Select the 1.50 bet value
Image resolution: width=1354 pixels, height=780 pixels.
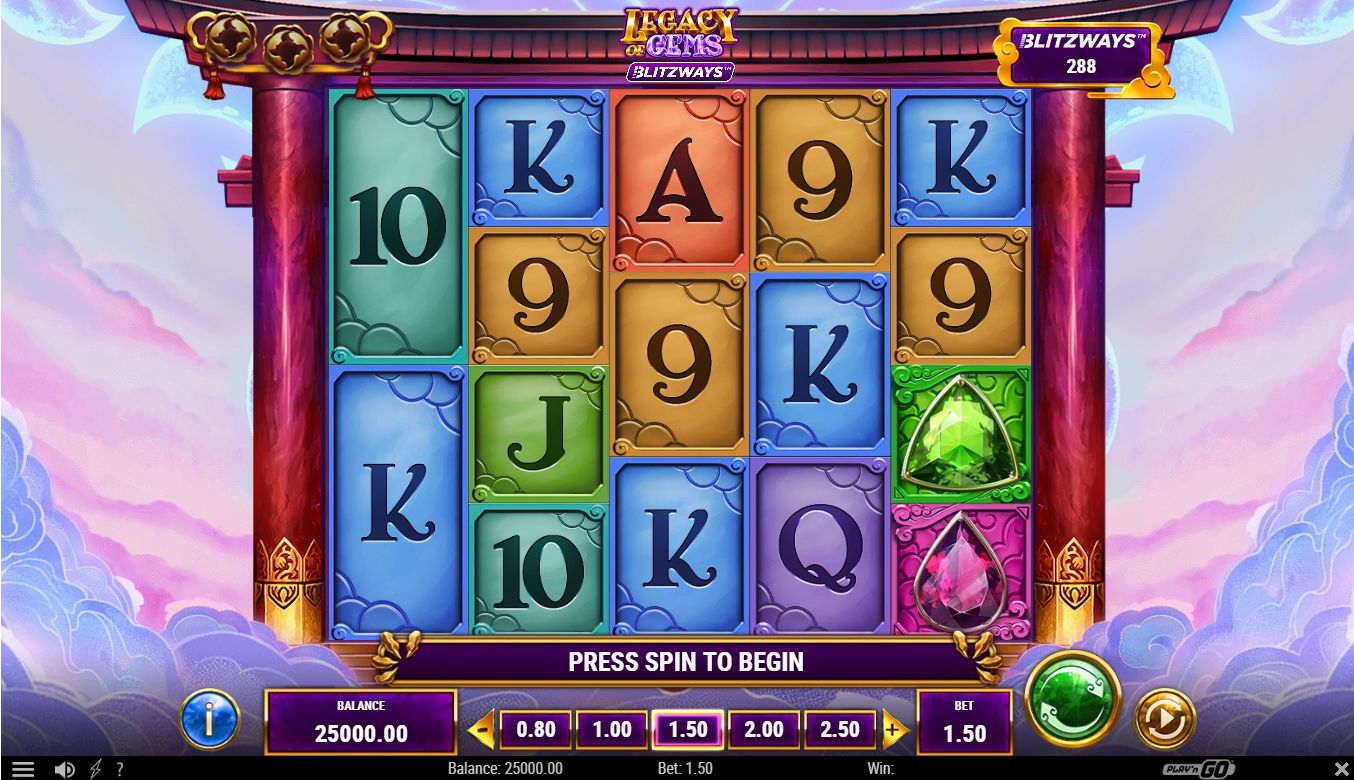(x=688, y=730)
